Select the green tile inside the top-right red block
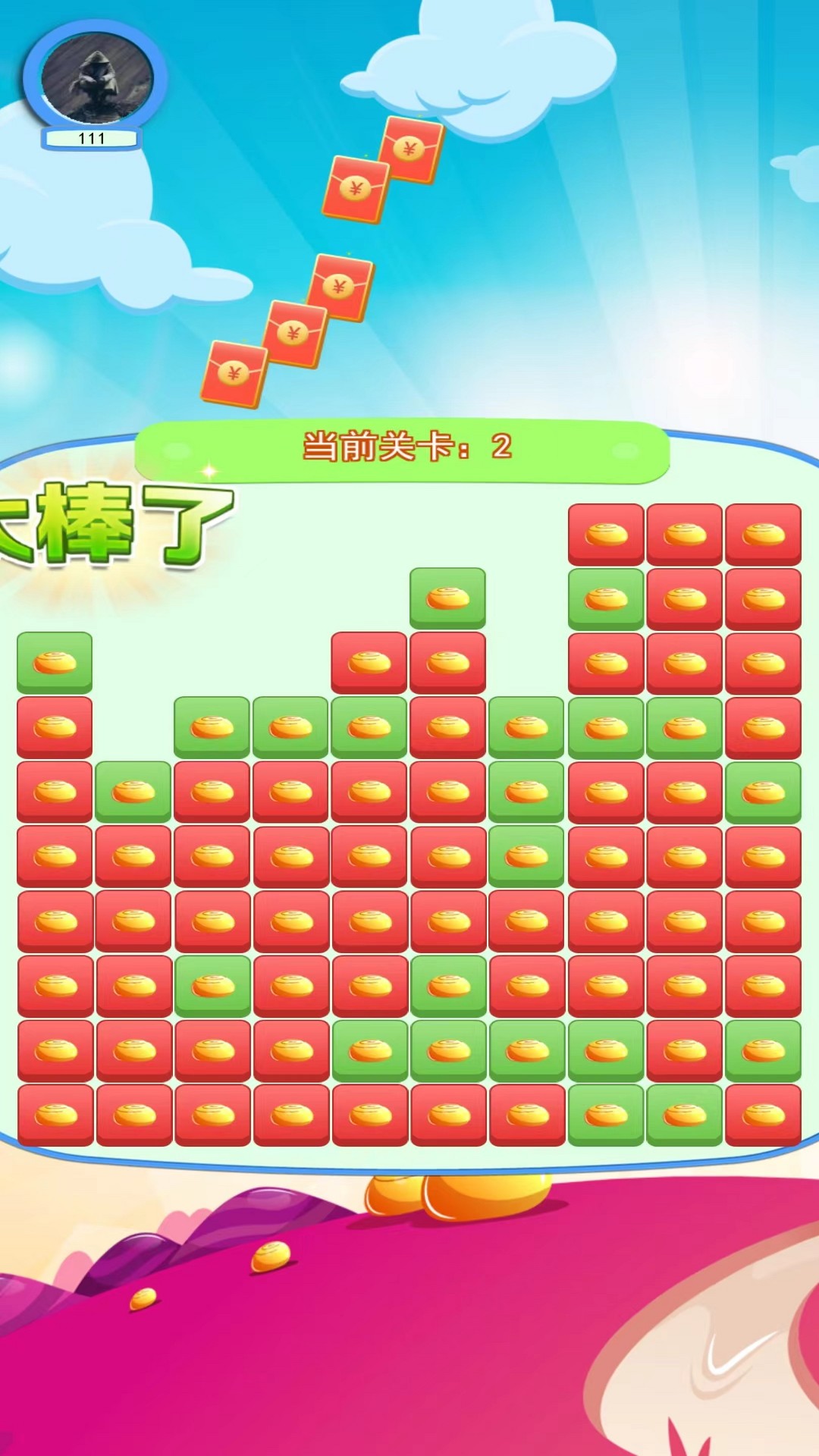 (606, 599)
